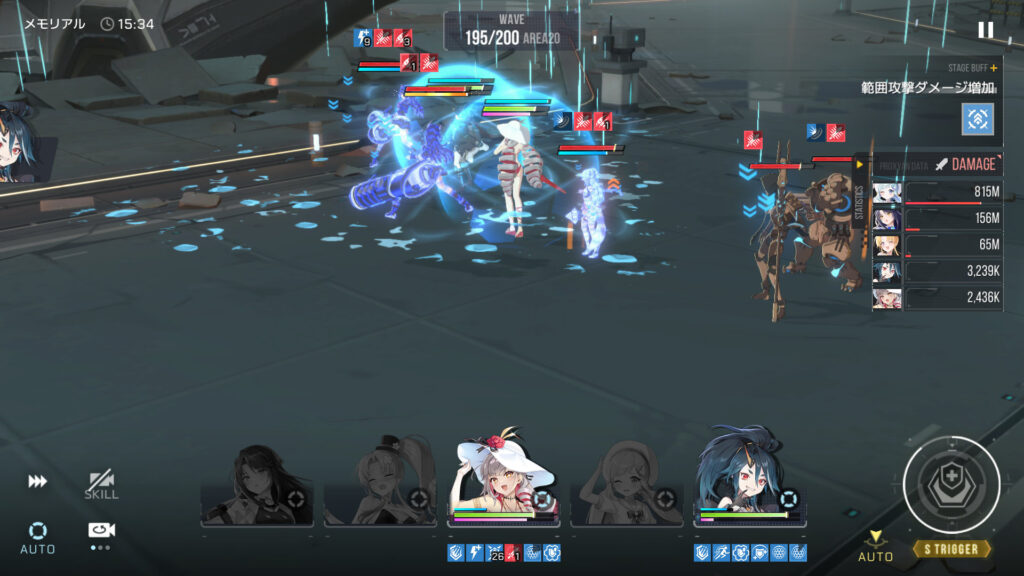Viewport: 1024px width, 576px height.
Task: Toggle the SKILL animation setting
Action: point(101,485)
